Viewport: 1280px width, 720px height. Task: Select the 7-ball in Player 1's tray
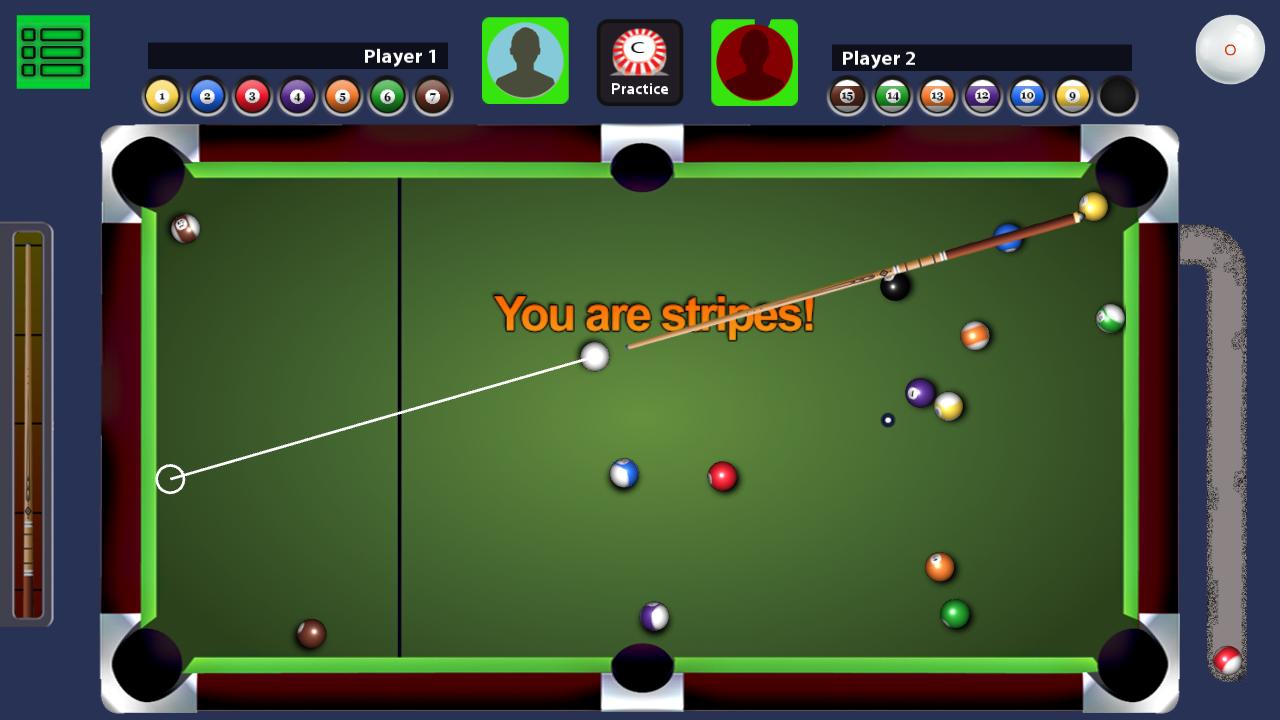click(432, 95)
